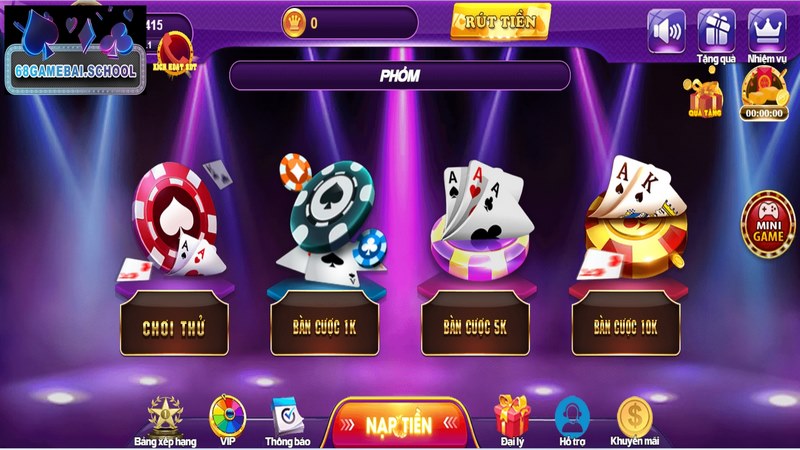Screen dimensions: 800x450
Task: Claim the Quà Tặng gift box
Action: [x=706, y=97]
